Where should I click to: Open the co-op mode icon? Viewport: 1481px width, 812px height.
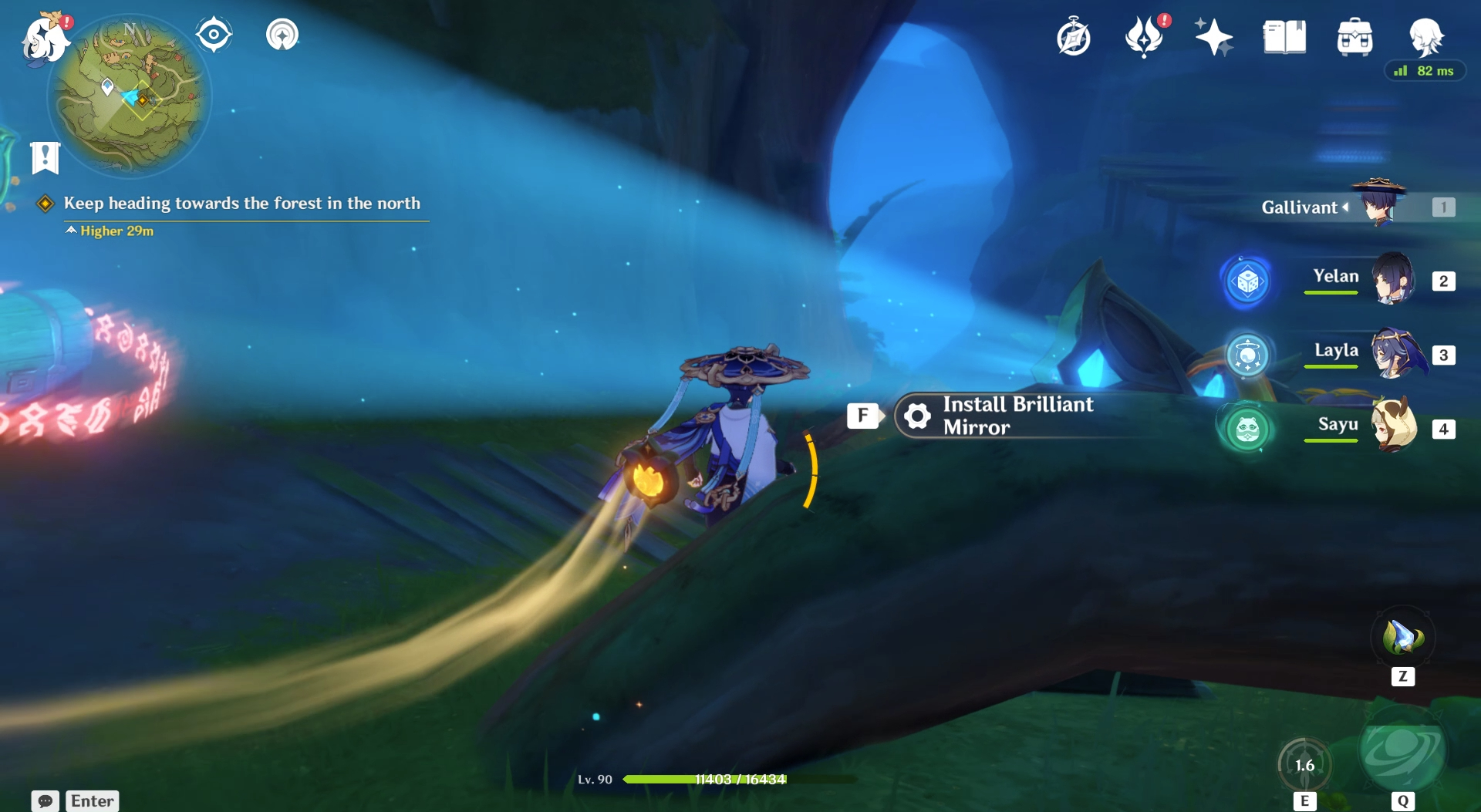[282, 35]
